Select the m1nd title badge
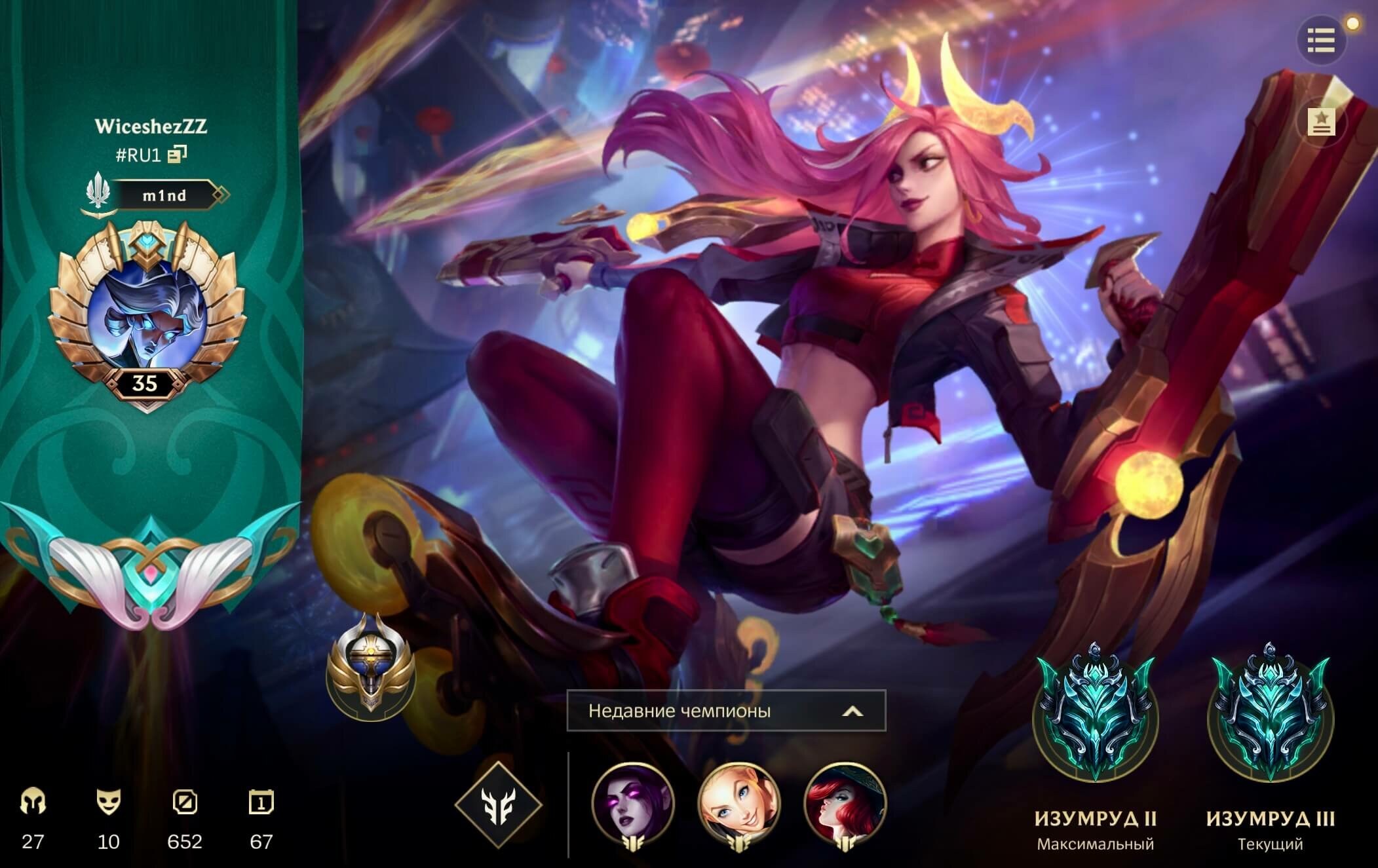This screenshot has height=868, width=1378. 164,195
